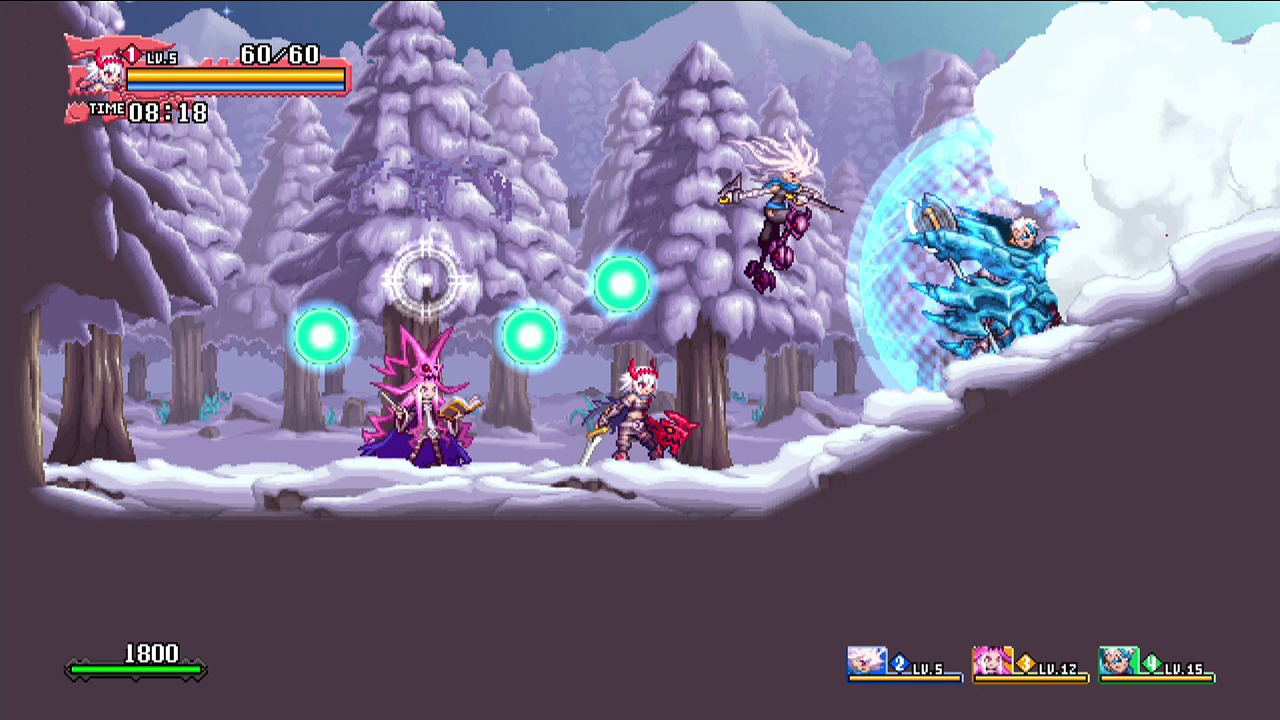Click the player 1 character portrait
Viewport: 1280px width, 720px height.
103,78
